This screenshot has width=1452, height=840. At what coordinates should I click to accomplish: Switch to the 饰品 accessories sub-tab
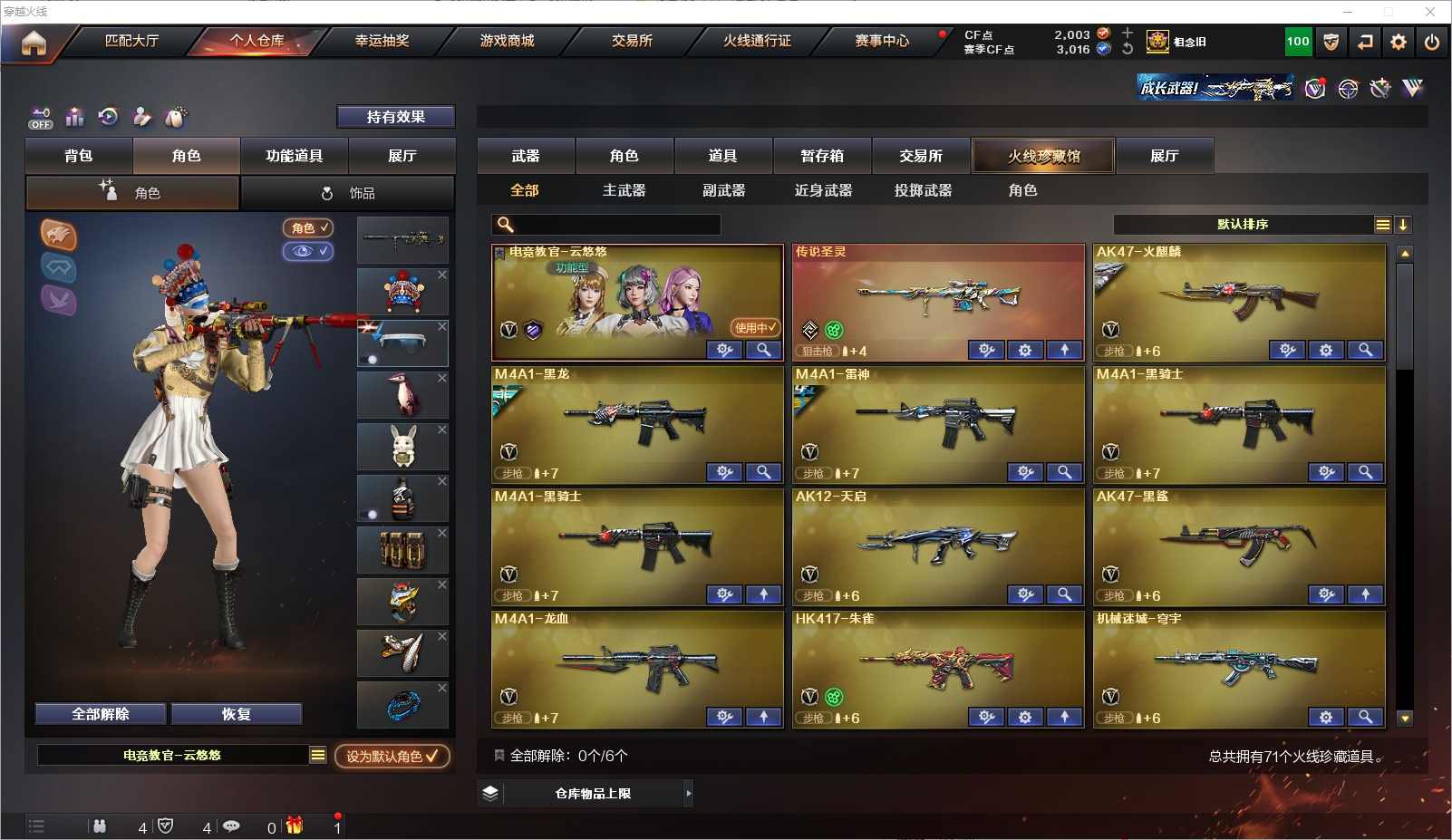coord(348,193)
